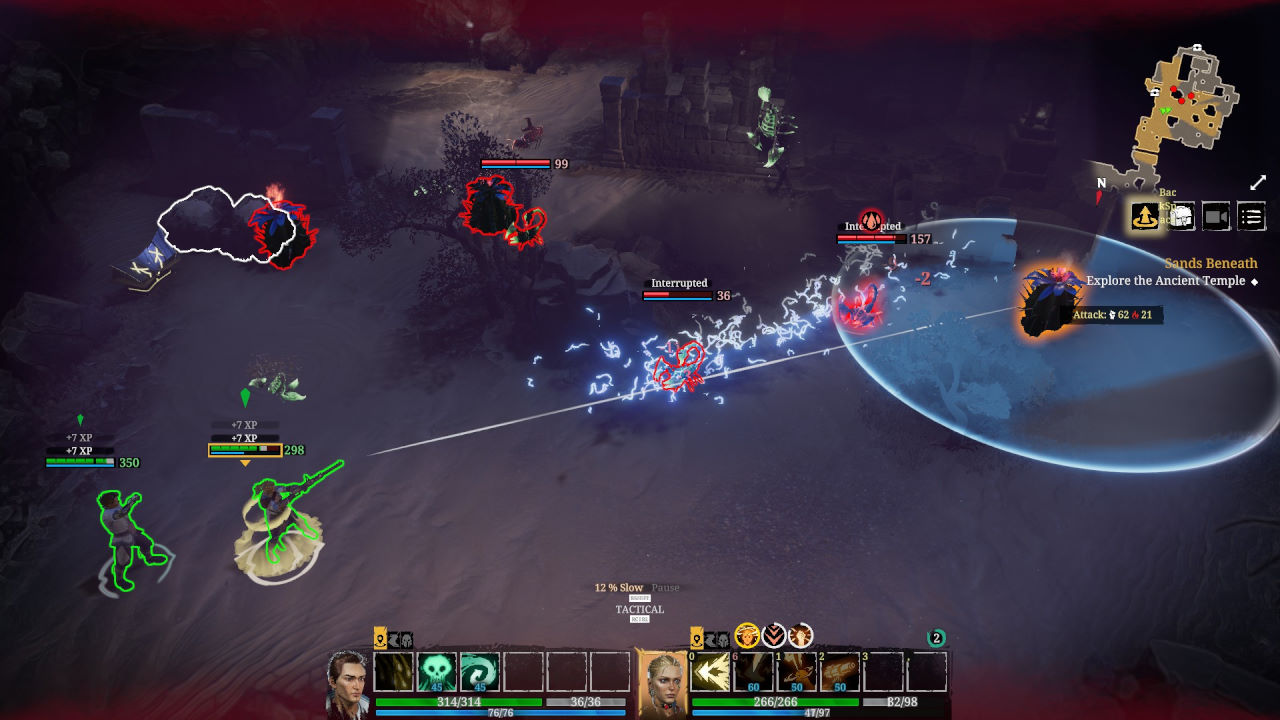Click the raised fist status icon

coord(800,636)
